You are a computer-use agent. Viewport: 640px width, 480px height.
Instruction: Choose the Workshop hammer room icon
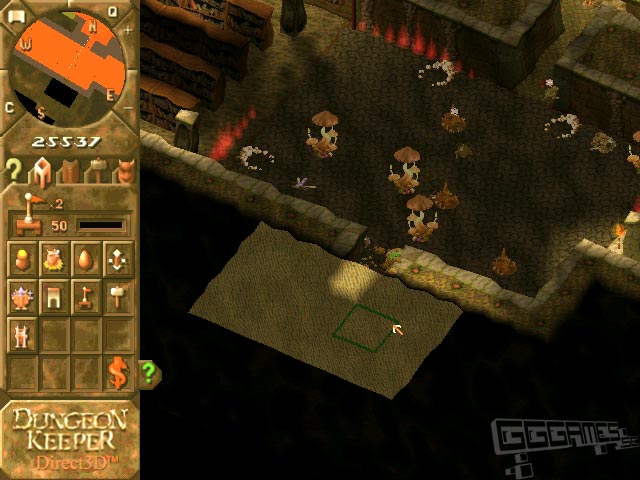pos(118,297)
